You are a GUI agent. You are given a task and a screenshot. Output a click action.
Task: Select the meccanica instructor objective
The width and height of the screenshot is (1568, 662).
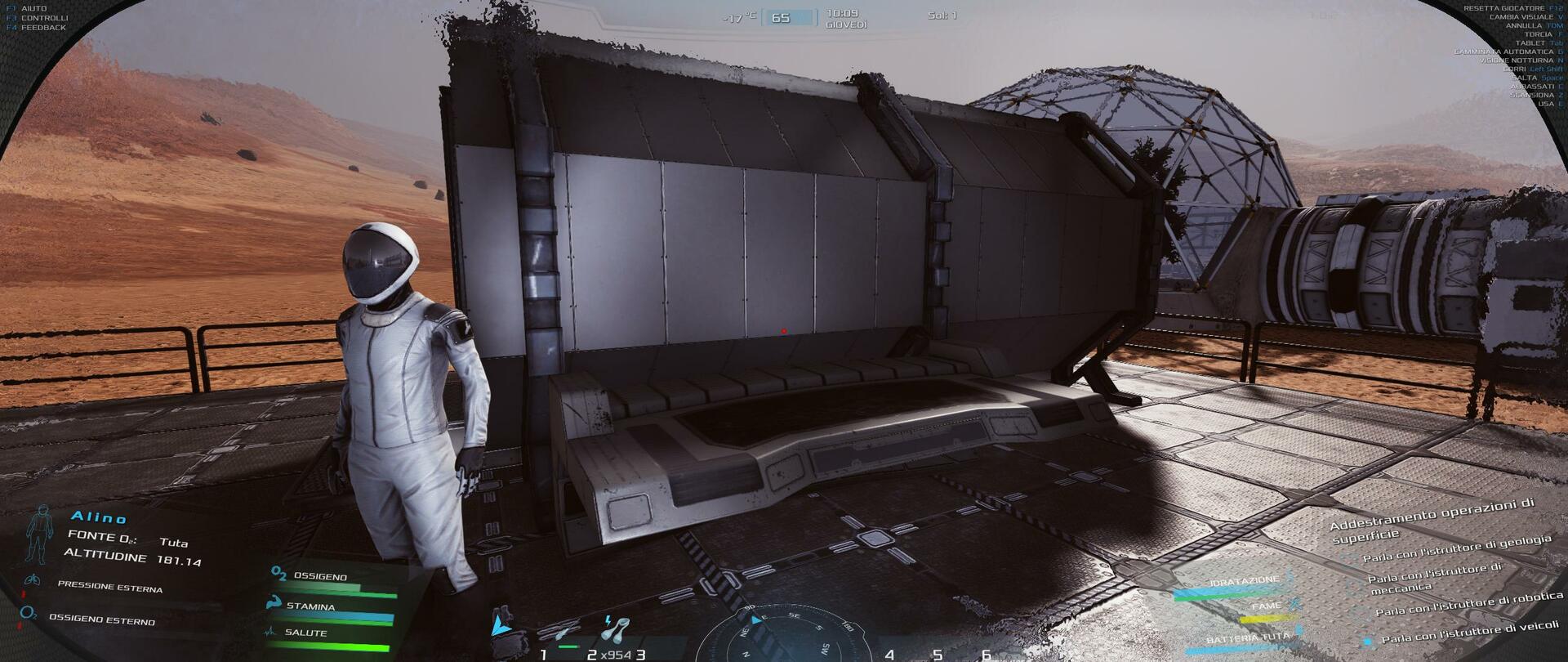tap(1434, 577)
